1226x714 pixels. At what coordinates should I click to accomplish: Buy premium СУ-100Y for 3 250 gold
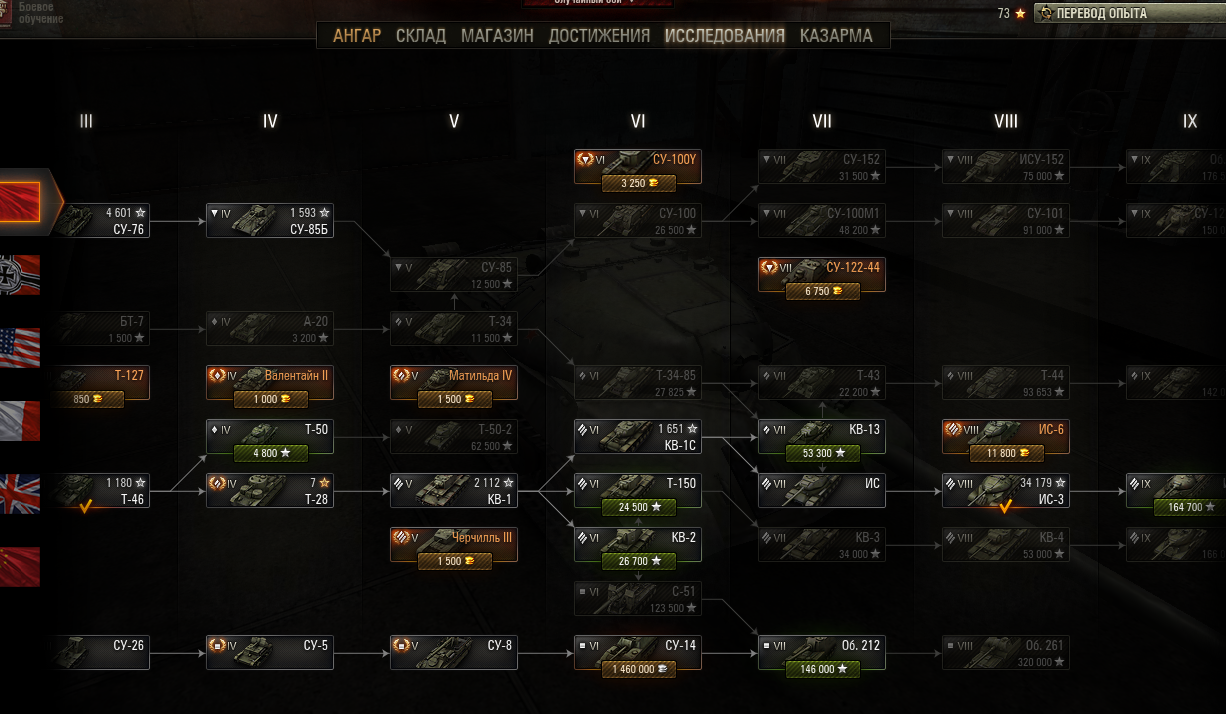638,183
